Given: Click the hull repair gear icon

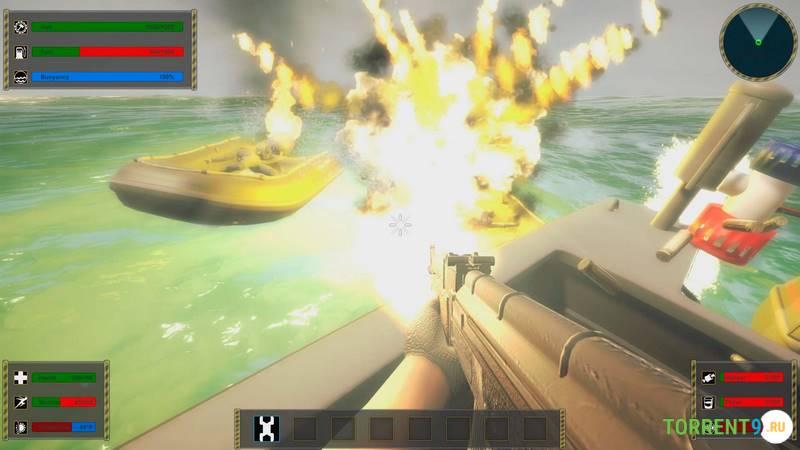Looking at the screenshot, I should 18,26.
